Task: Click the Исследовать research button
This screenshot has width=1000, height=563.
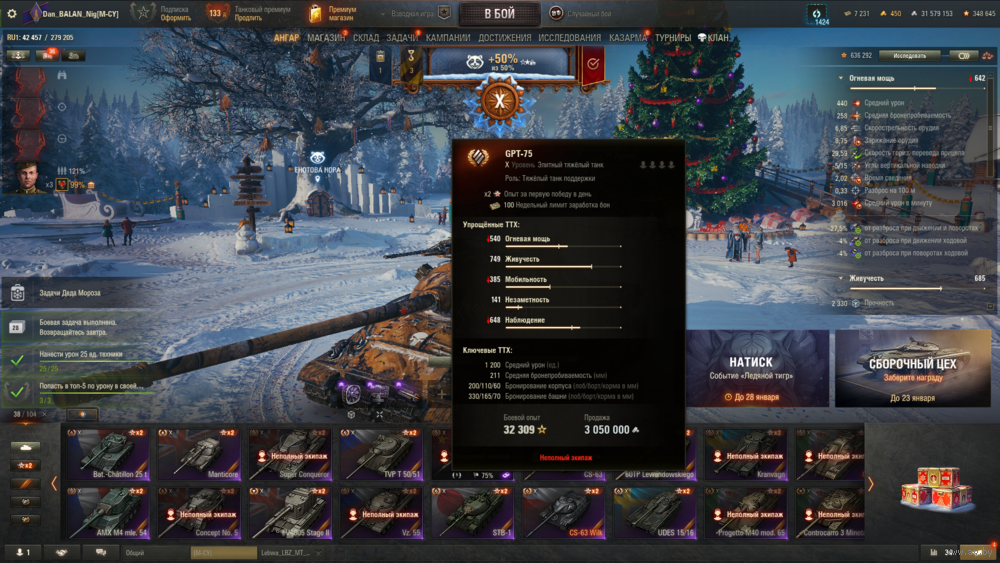Action: pos(909,56)
